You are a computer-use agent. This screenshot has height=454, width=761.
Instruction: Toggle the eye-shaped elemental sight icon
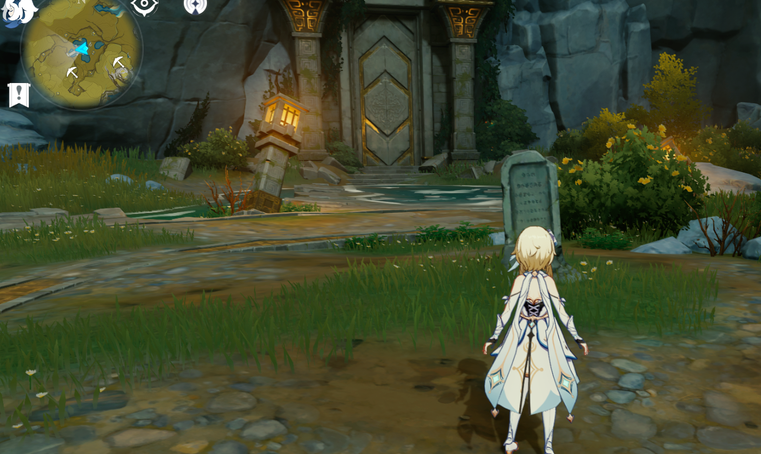coord(145,6)
